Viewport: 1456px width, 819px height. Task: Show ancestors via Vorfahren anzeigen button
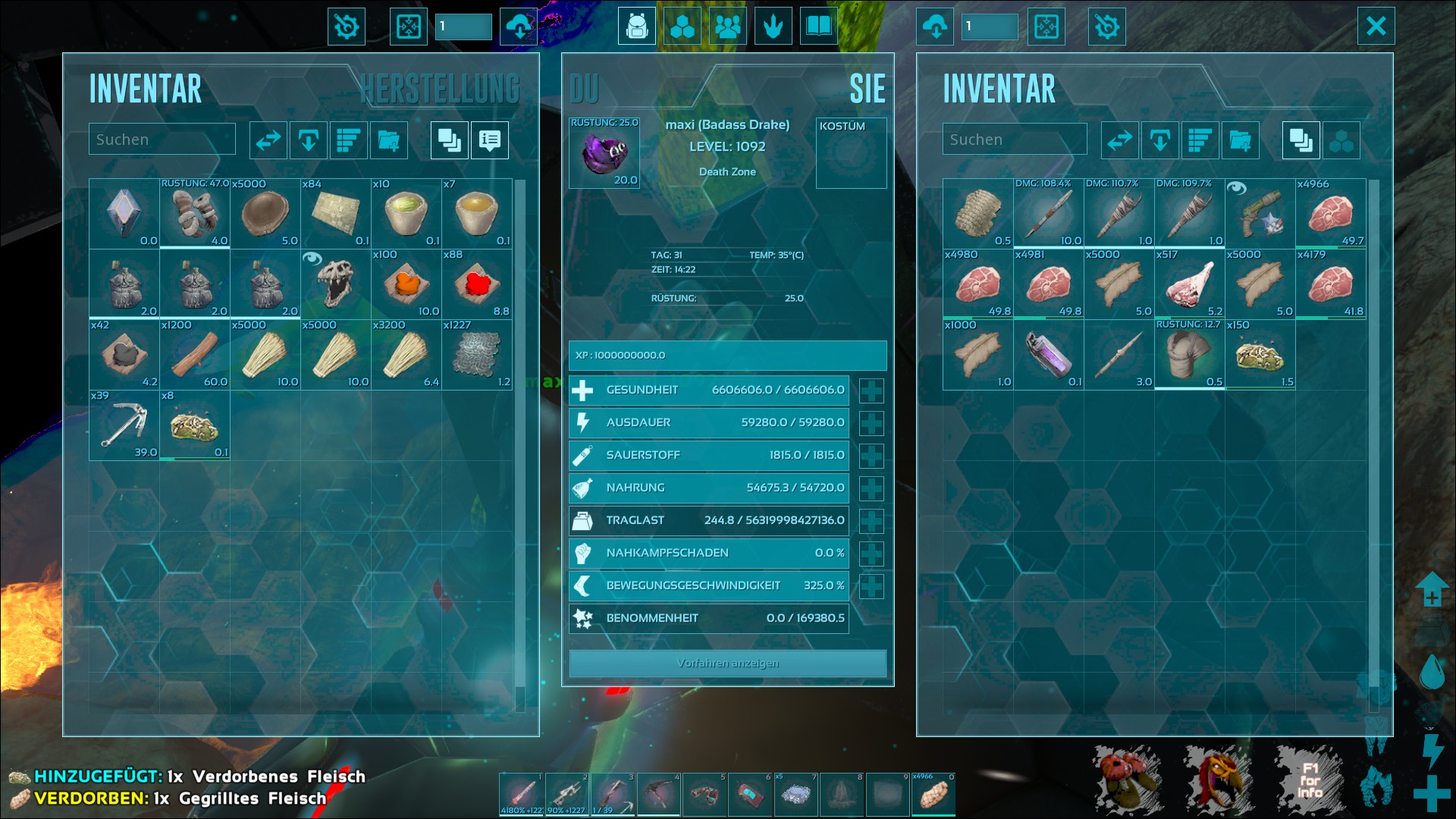tap(727, 664)
